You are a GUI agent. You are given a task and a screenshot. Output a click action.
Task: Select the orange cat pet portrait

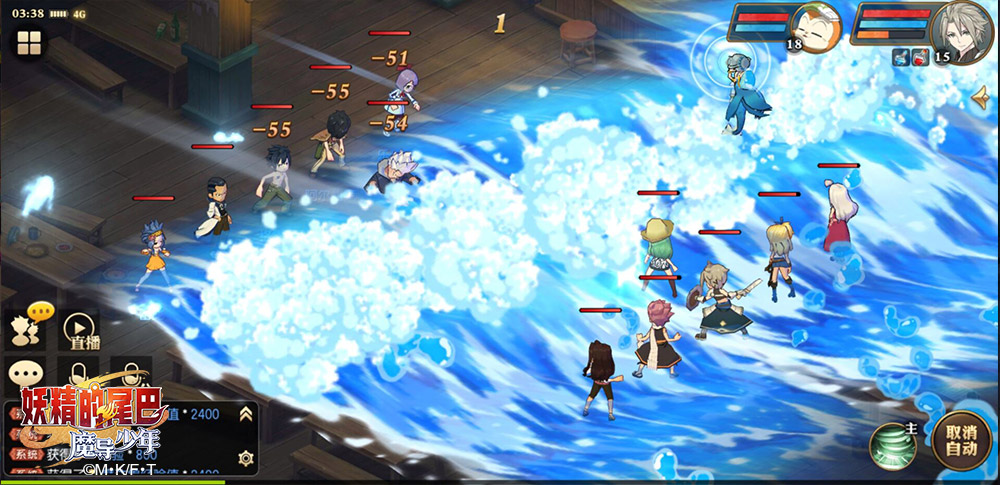pyautogui.click(x=816, y=28)
